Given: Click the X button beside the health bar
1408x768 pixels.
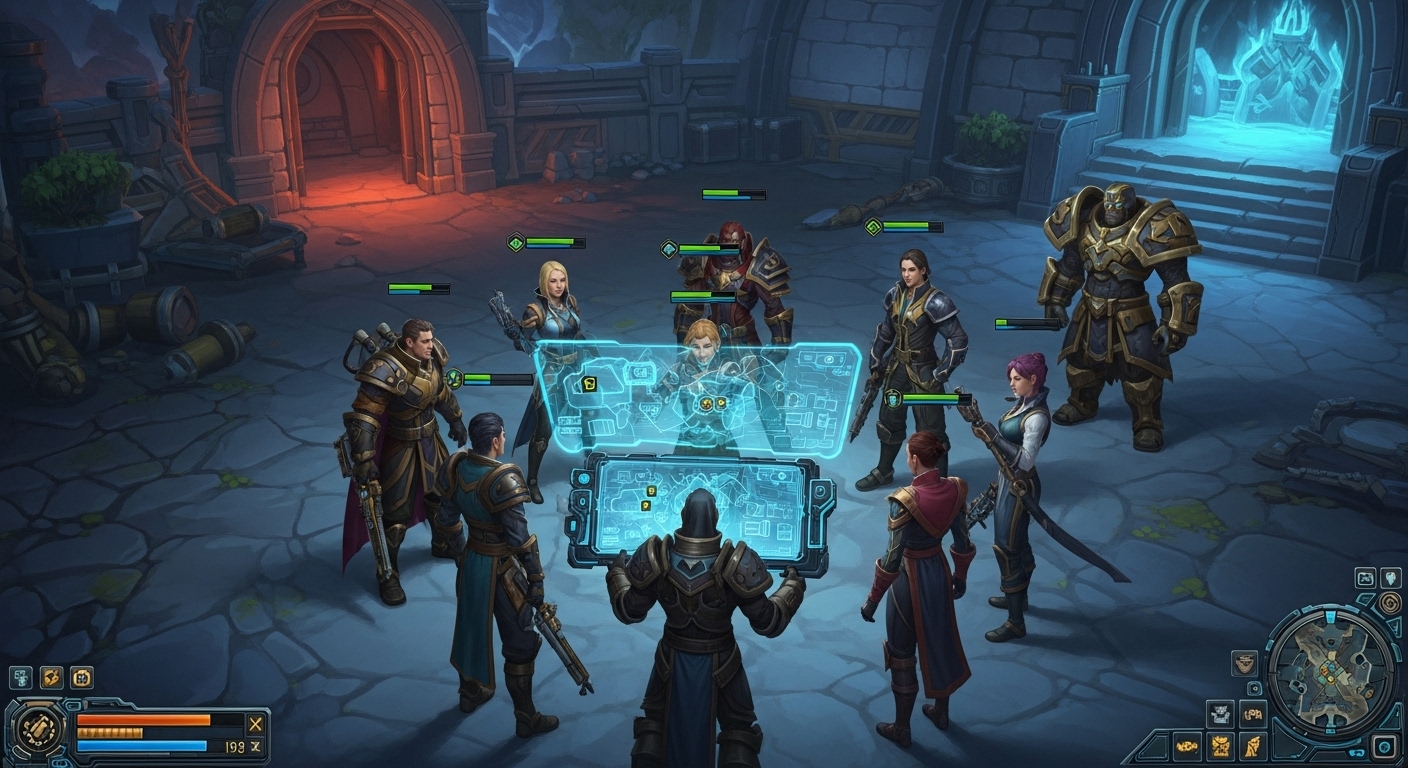Looking at the screenshot, I should click(253, 722).
